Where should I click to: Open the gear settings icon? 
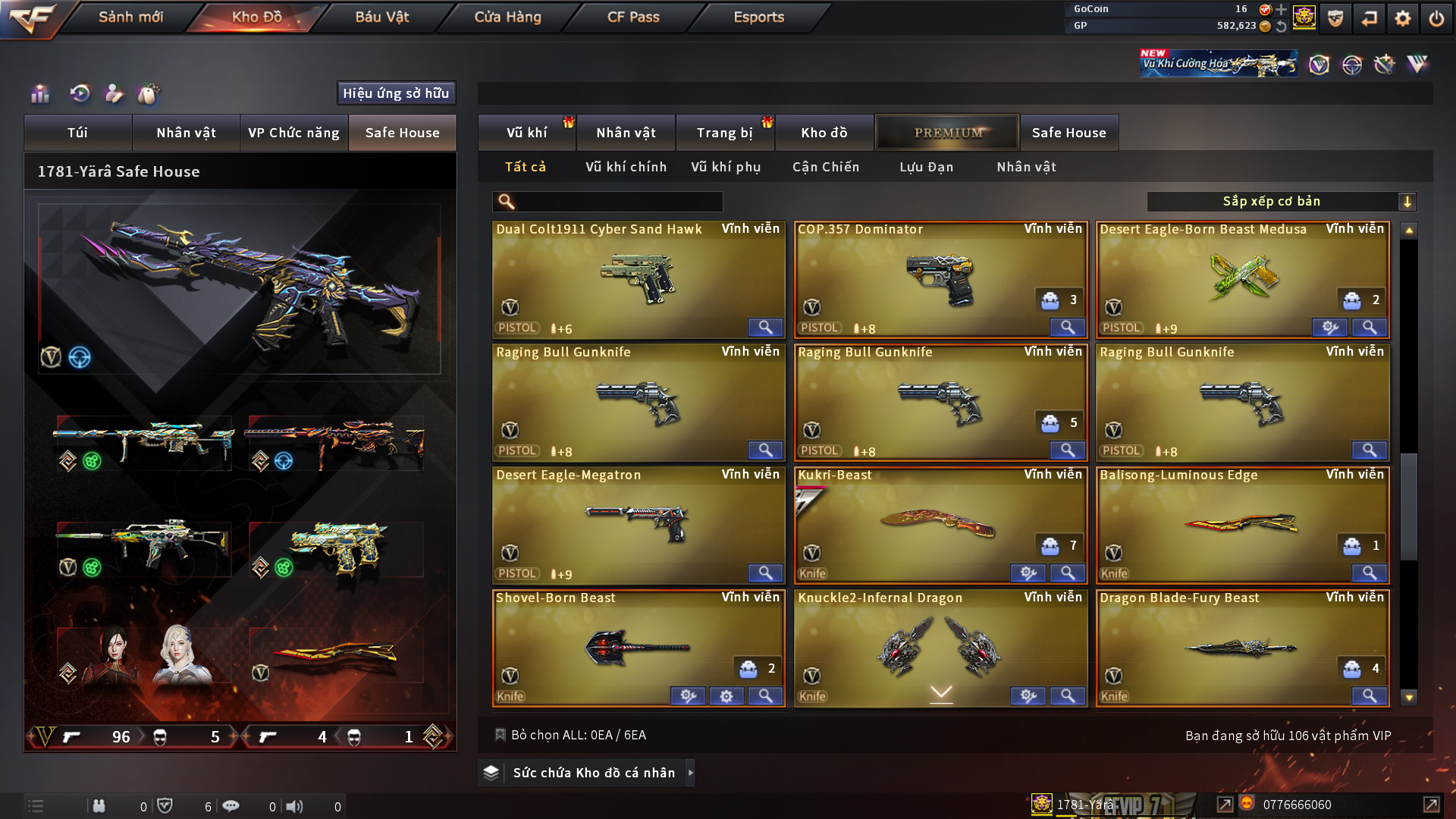pyautogui.click(x=1402, y=18)
